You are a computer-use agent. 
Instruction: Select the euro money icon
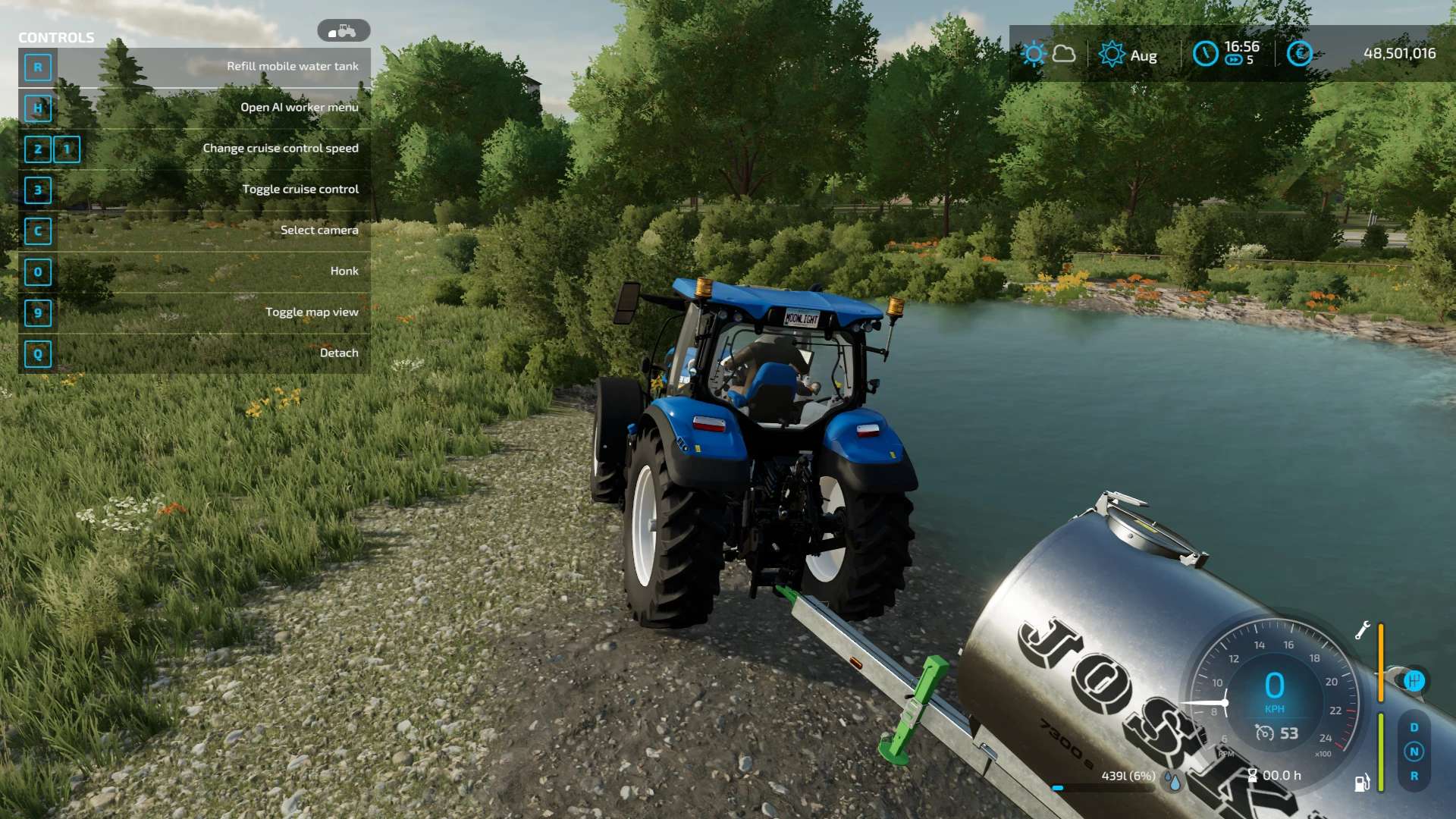pos(1299,54)
